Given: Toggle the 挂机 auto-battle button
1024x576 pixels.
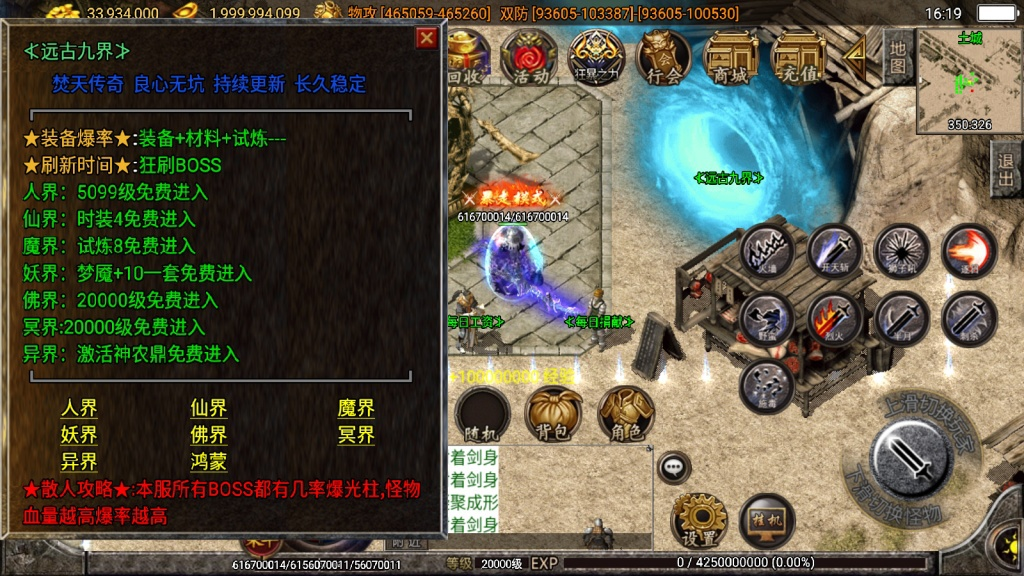Looking at the screenshot, I should (766, 520).
